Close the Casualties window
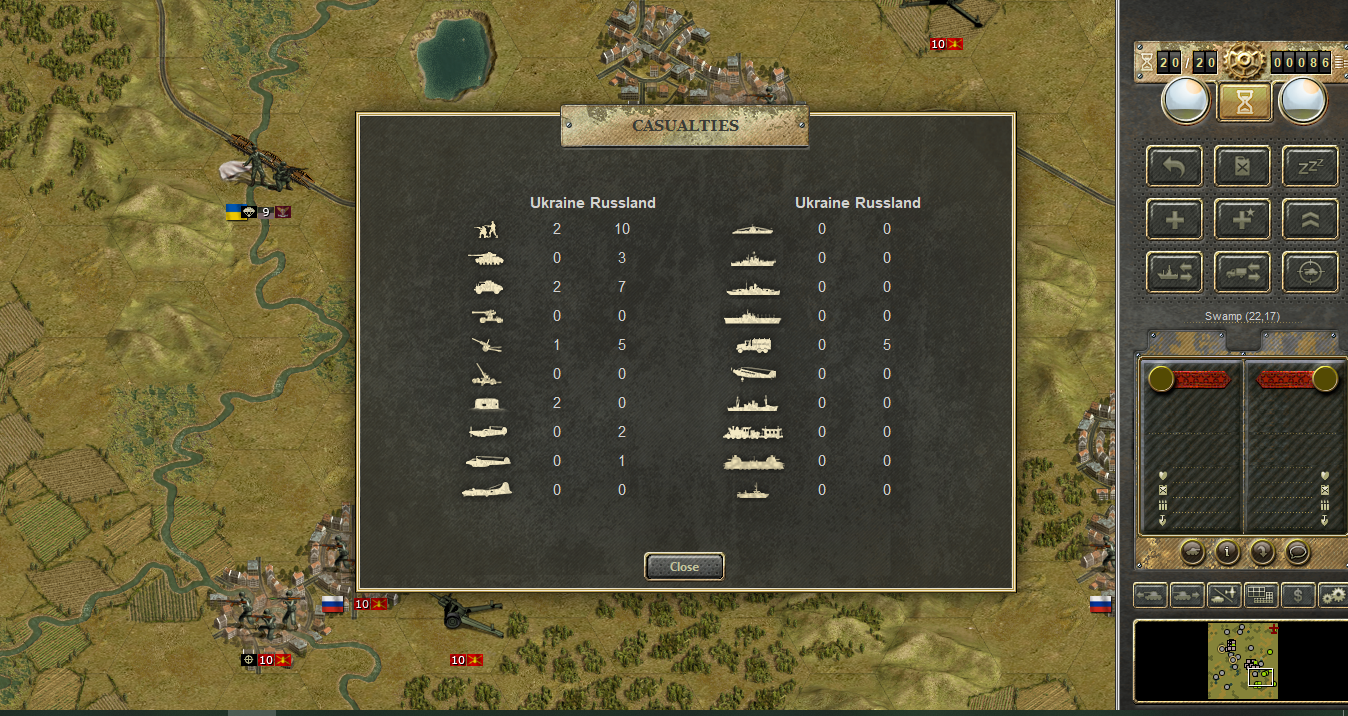Screen dimensions: 1348x716 pyautogui.click(x=684, y=567)
